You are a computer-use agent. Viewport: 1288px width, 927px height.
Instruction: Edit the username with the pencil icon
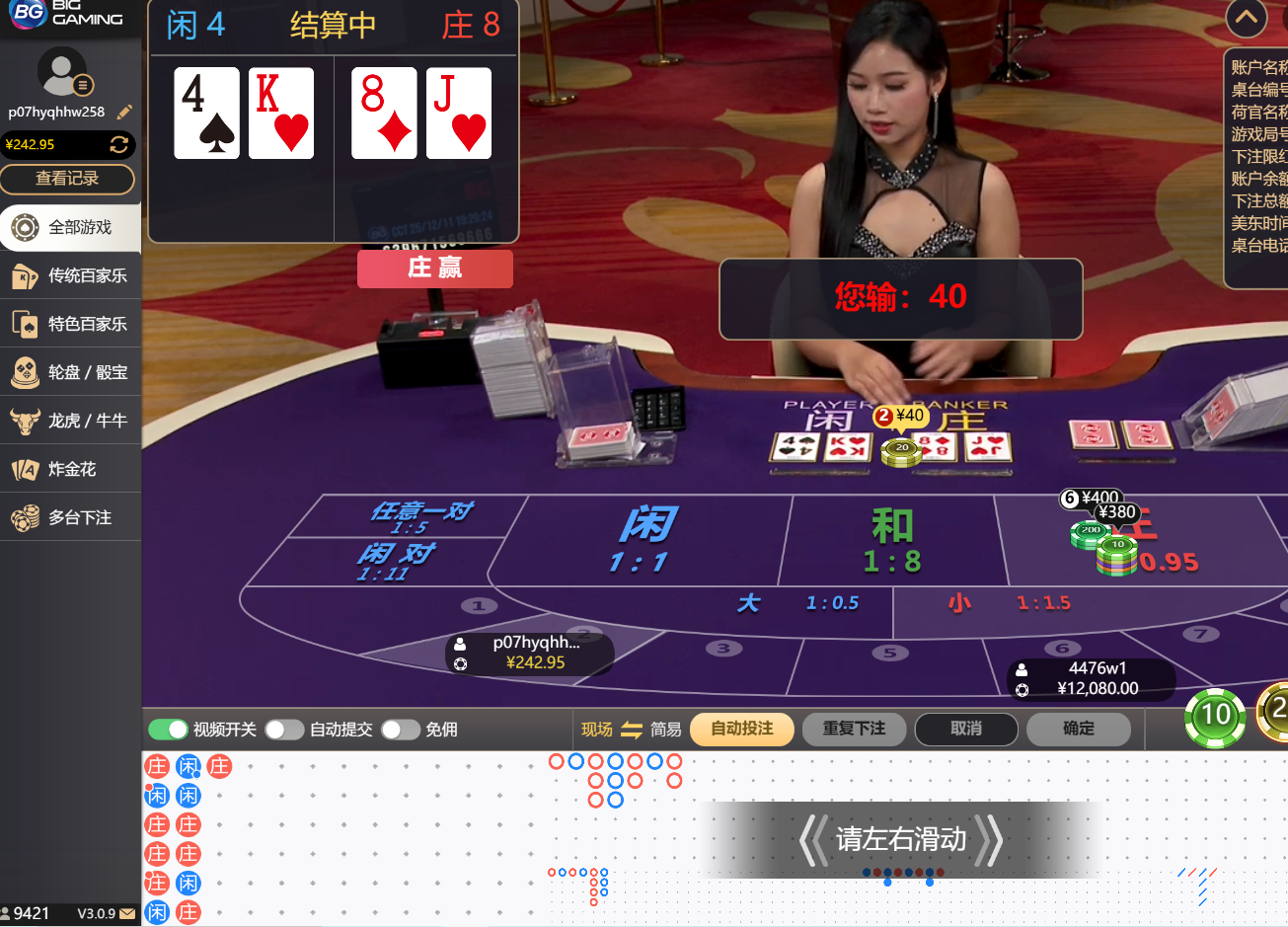[x=124, y=112]
